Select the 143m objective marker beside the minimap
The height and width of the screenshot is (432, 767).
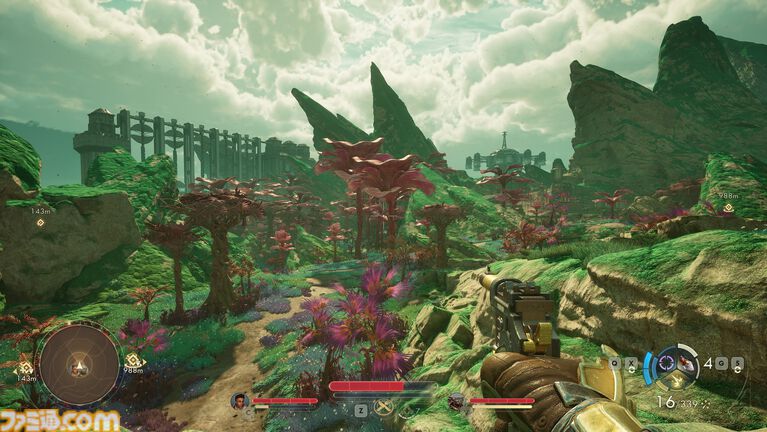click(x=24, y=368)
